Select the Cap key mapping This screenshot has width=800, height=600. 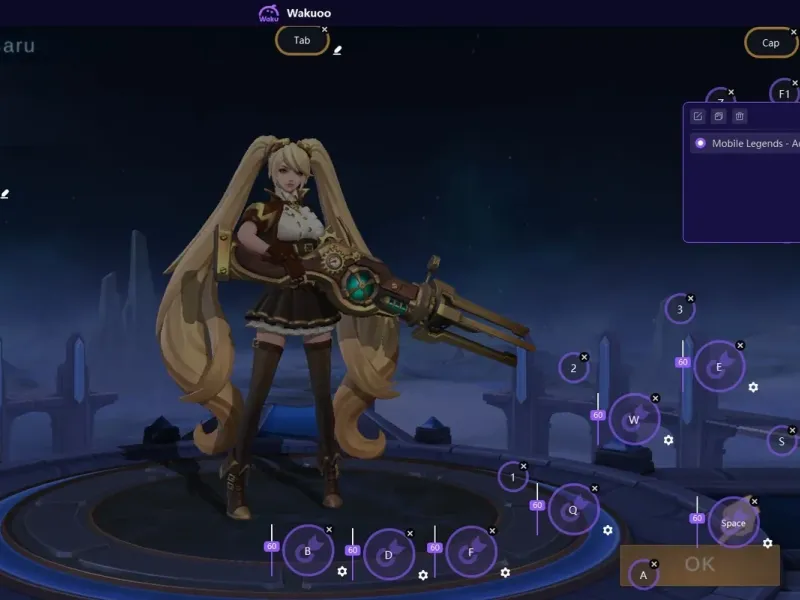pyautogui.click(x=770, y=43)
